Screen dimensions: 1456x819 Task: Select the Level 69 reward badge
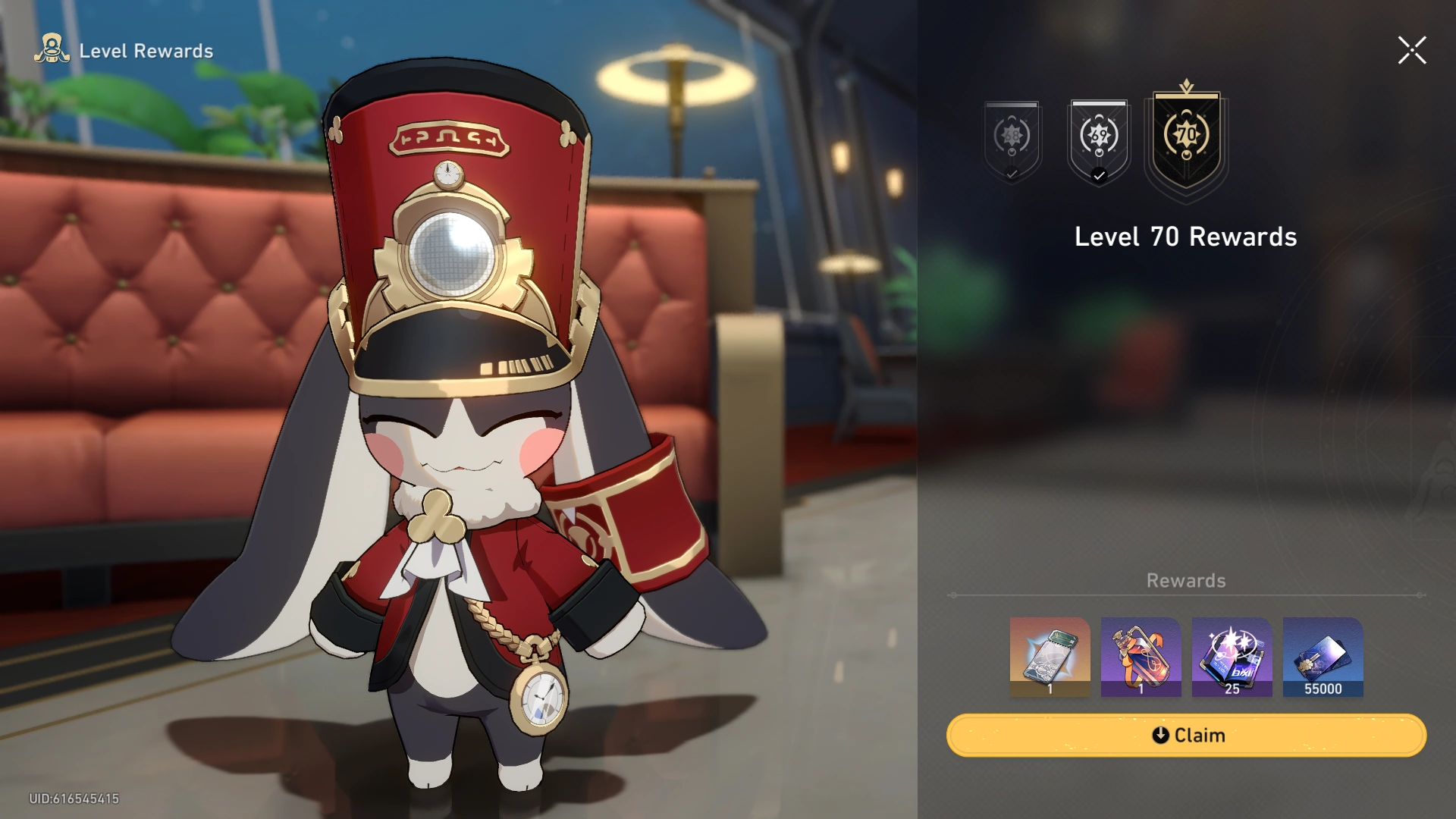pyautogui.click(x=1098, y=136)
